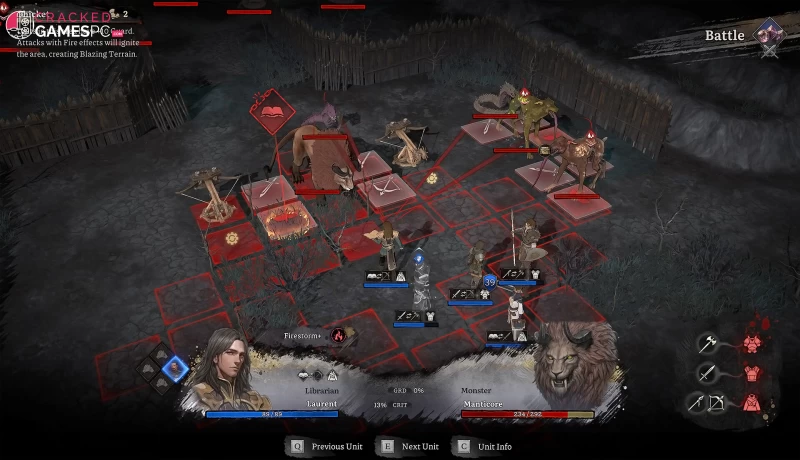Select the highlighted blue unit diamond
The width and height of the screenshot is (800, 460).
[175, 367]
